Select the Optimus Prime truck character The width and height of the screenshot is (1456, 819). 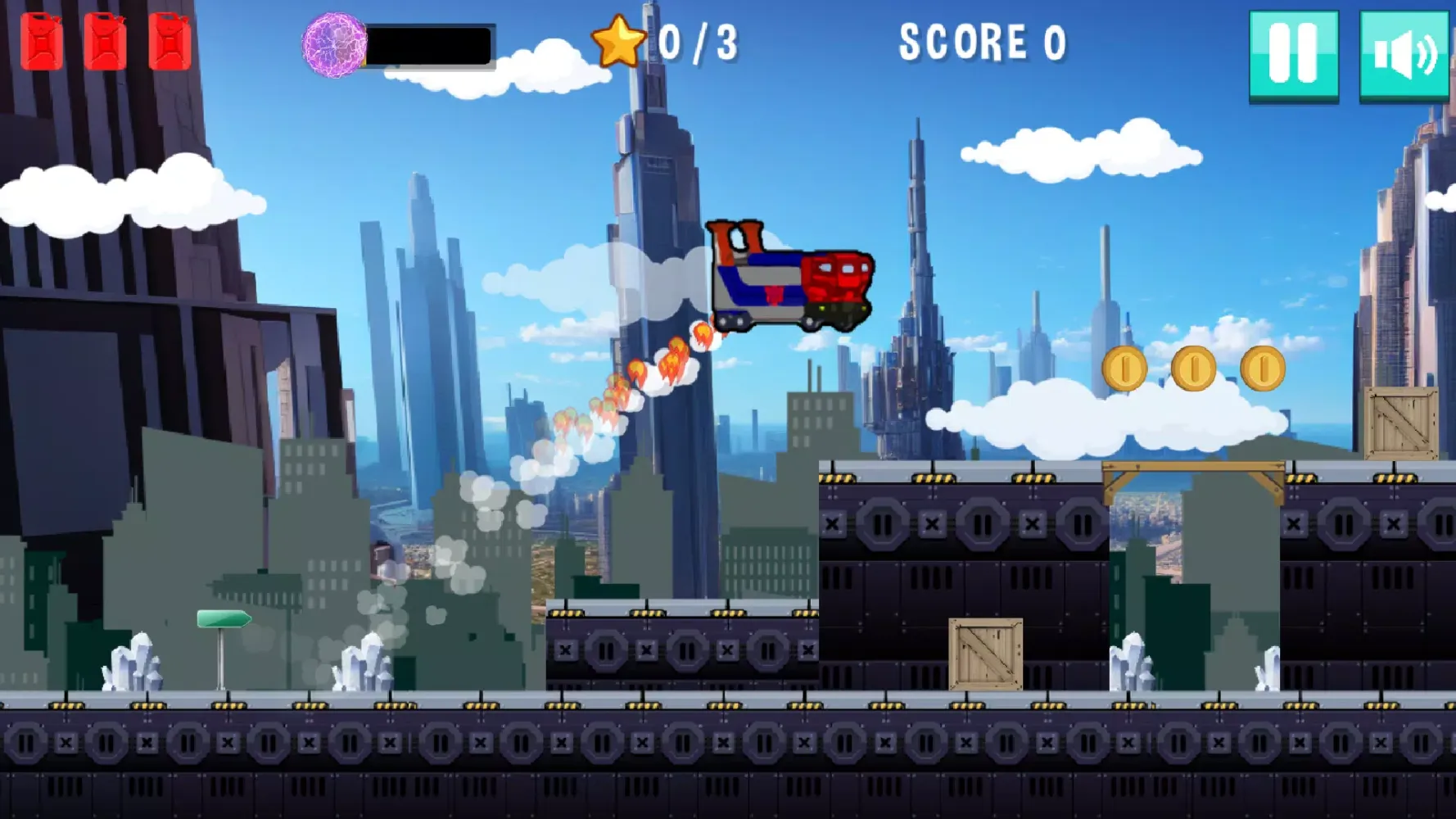[790, 278]
